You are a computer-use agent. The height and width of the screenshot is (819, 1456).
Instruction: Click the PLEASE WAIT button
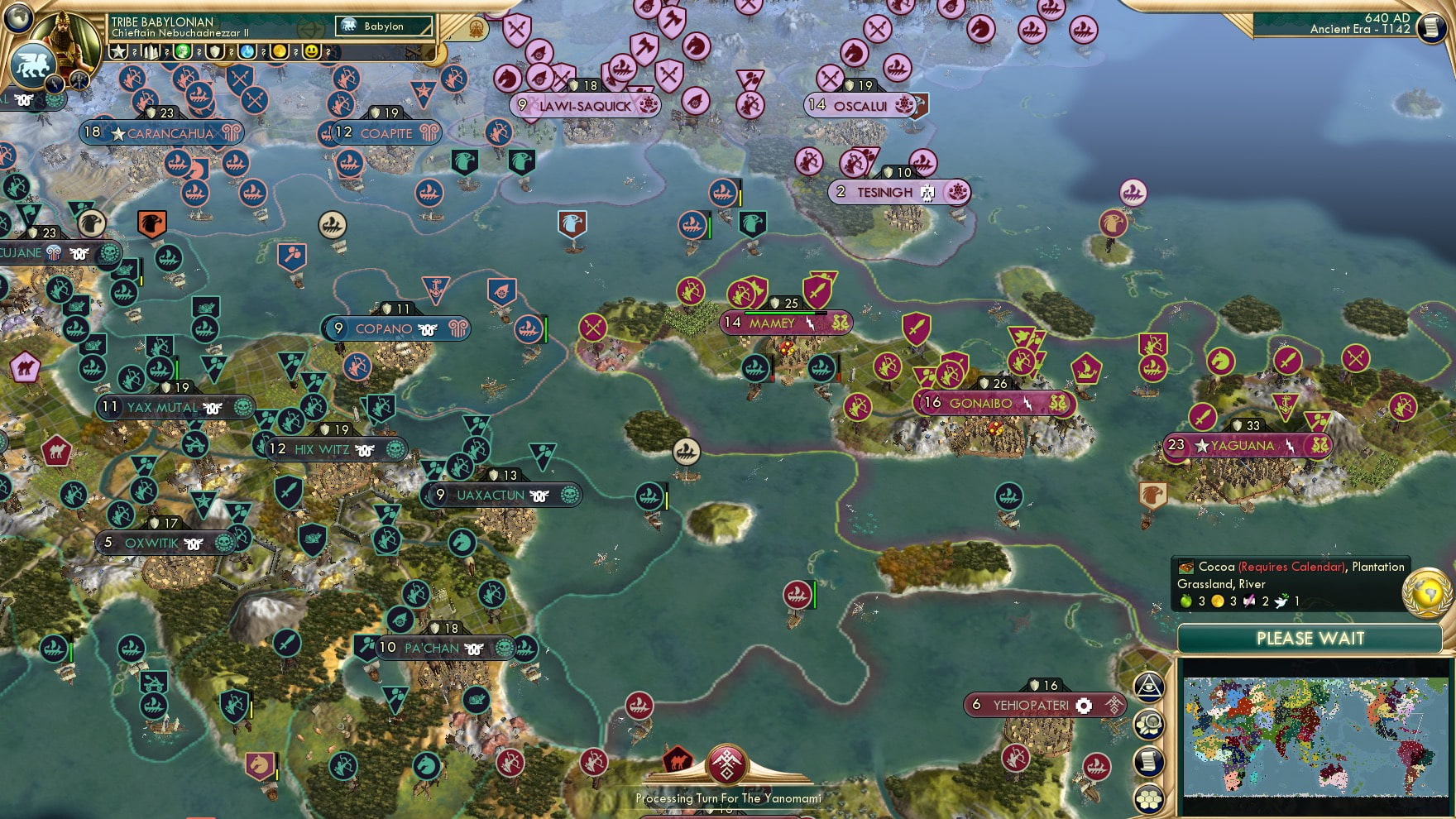coord(1310,639)
